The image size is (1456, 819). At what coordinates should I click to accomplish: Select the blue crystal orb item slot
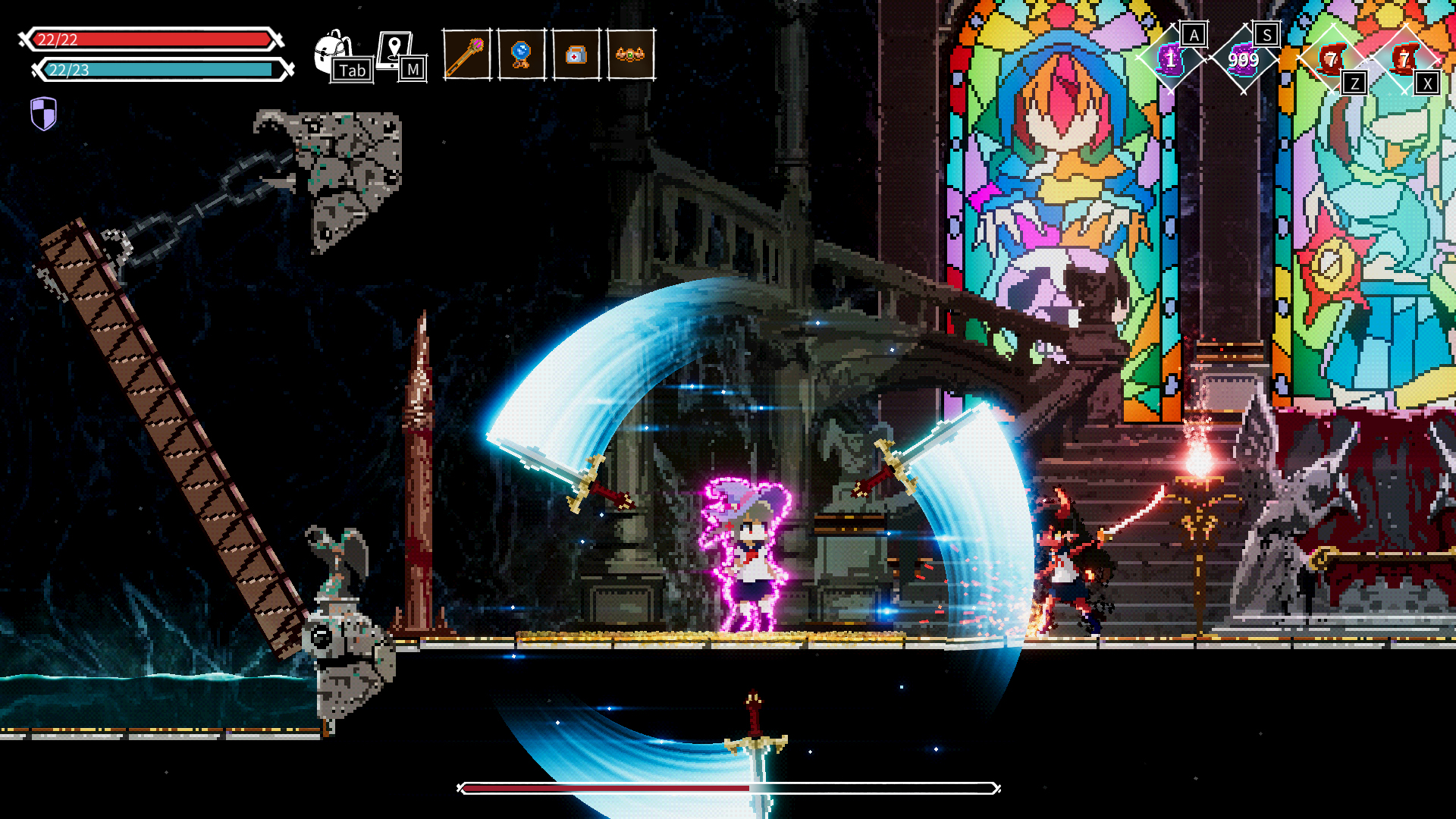point(520,53)
